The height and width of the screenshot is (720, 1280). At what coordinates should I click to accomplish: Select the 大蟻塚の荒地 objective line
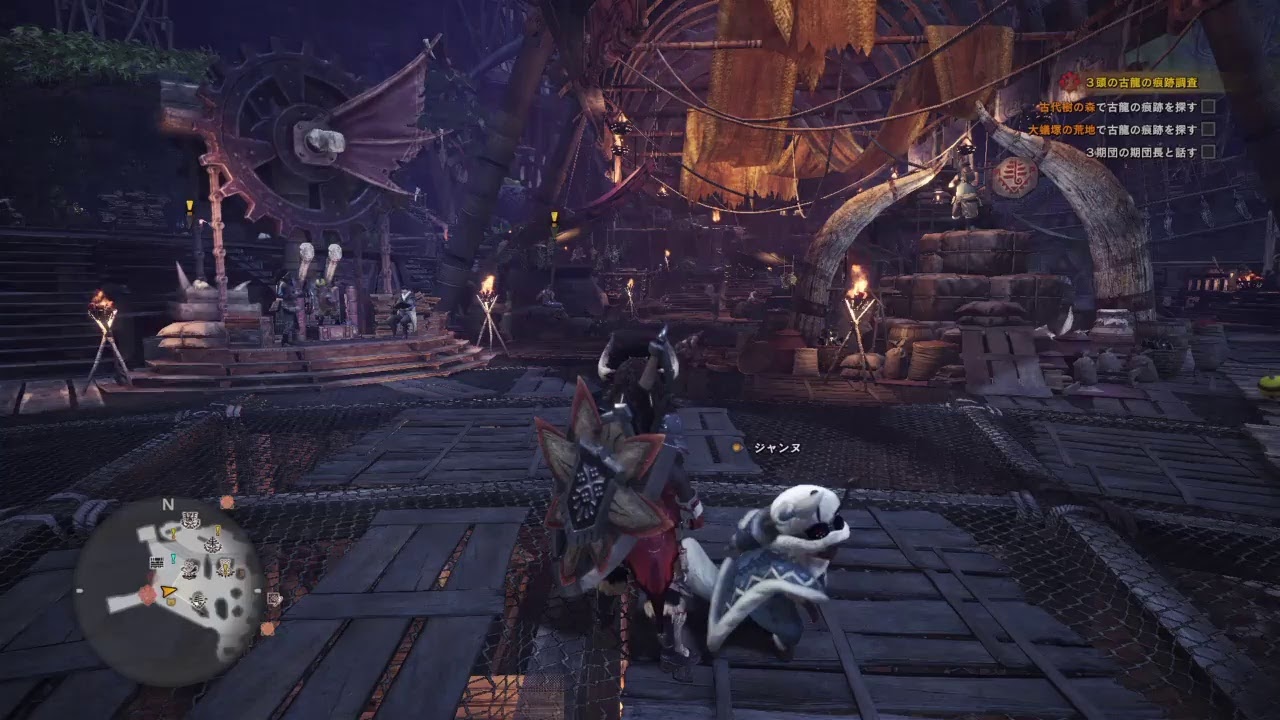[1112, 129]
